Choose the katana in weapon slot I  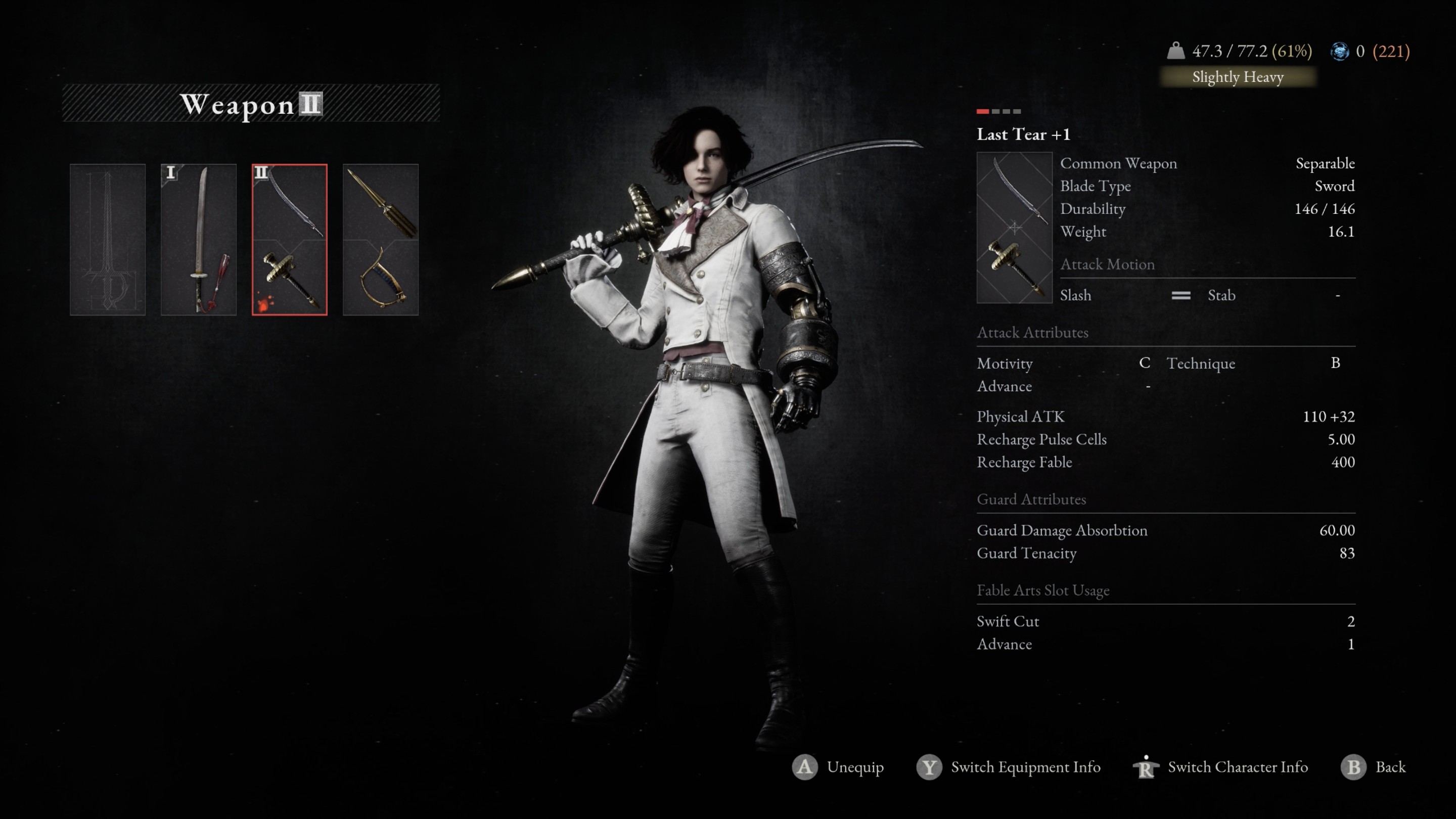tap(198, 239)
